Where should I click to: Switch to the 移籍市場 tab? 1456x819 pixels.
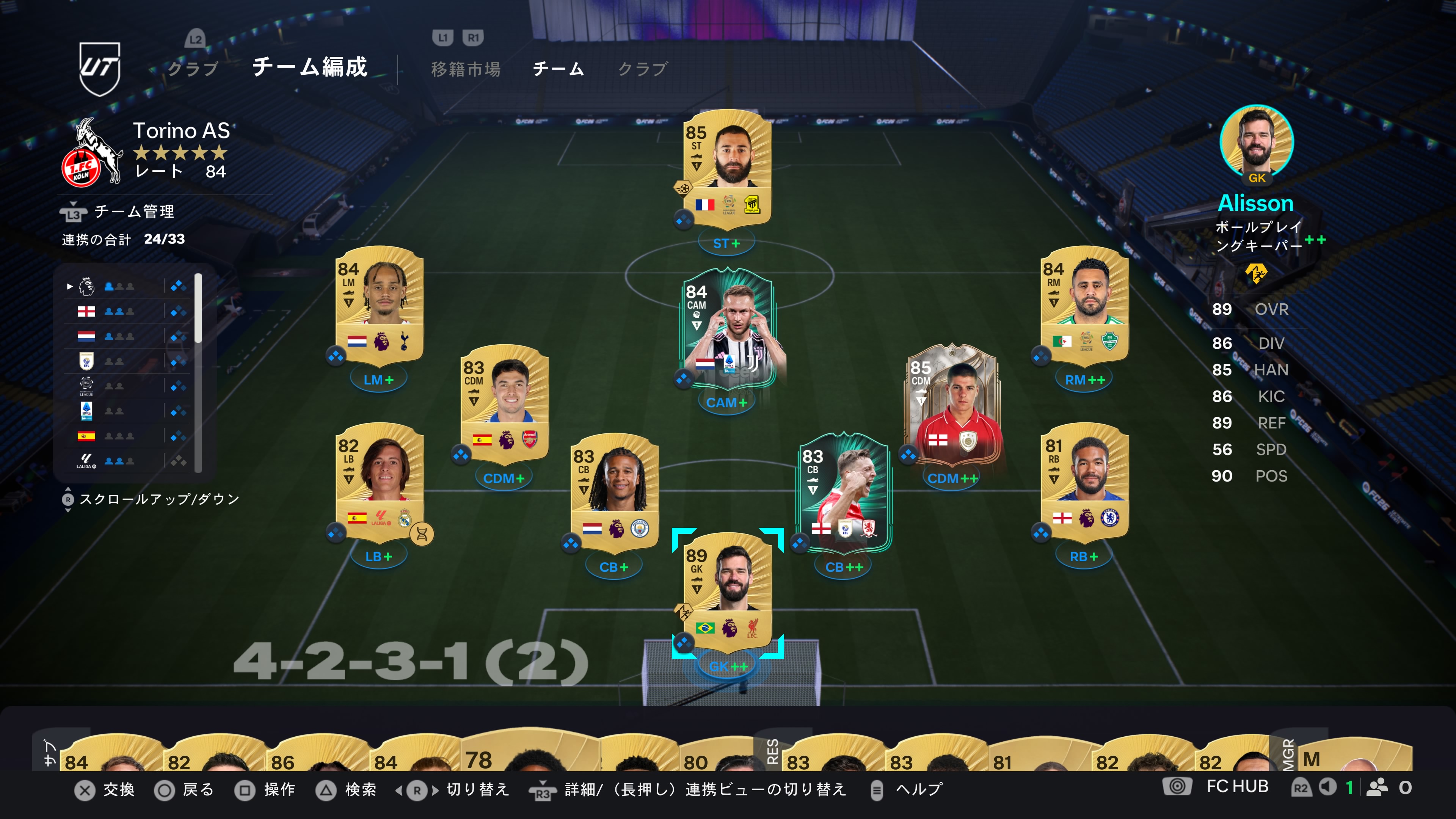(x=466, y=69)
